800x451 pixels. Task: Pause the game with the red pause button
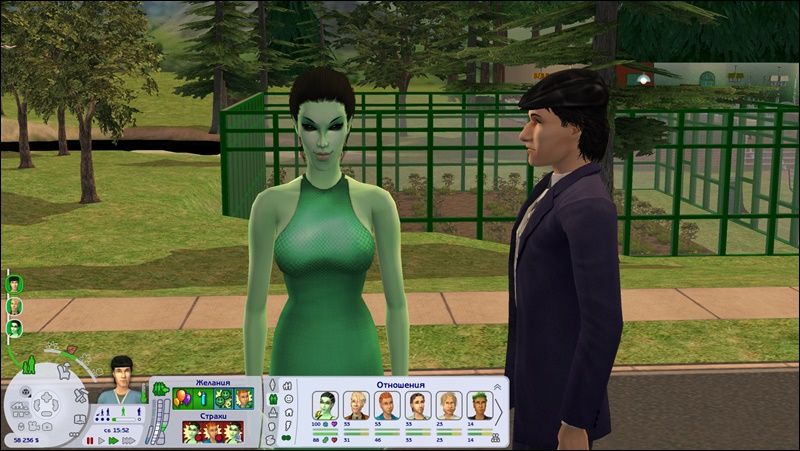coord(90,440)
